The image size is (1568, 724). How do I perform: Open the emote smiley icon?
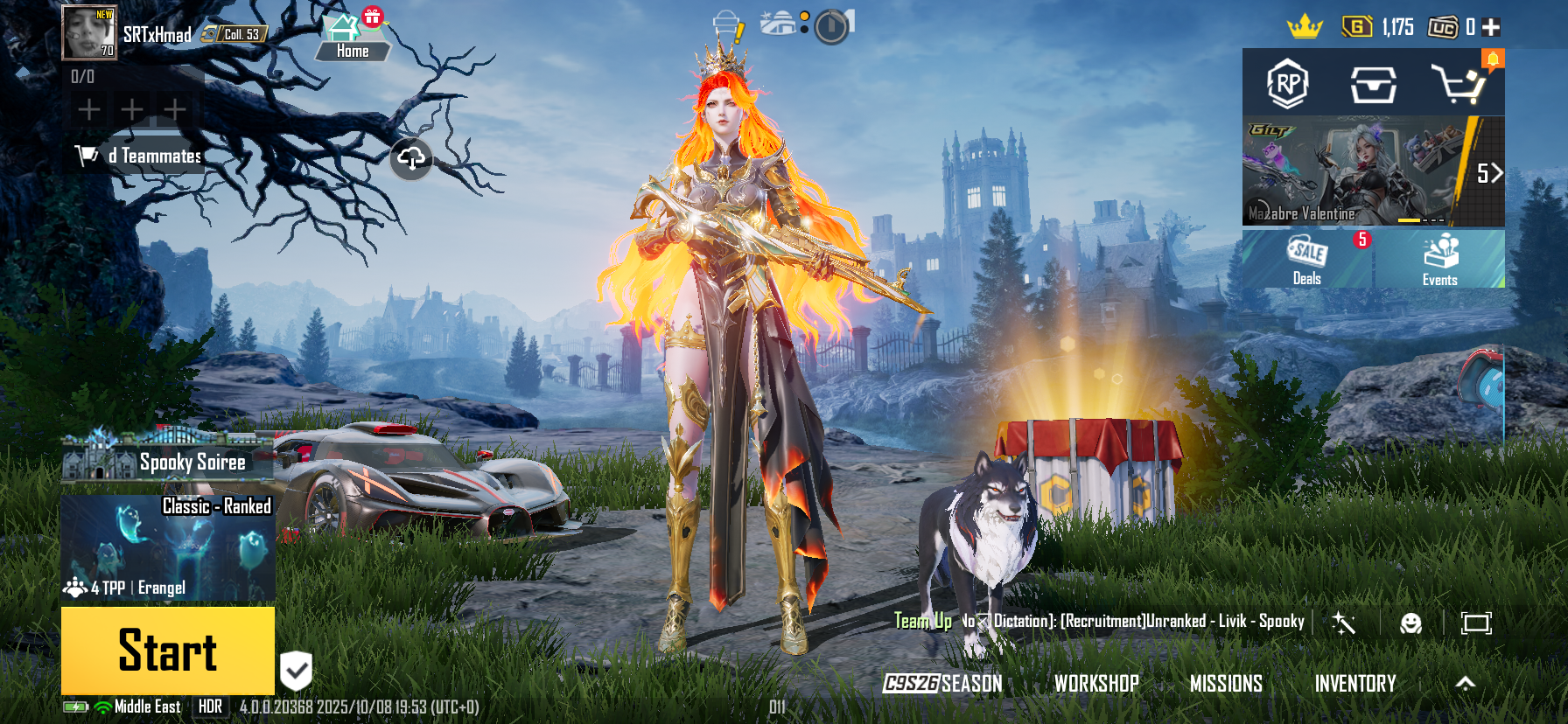tap(1410, 623)
